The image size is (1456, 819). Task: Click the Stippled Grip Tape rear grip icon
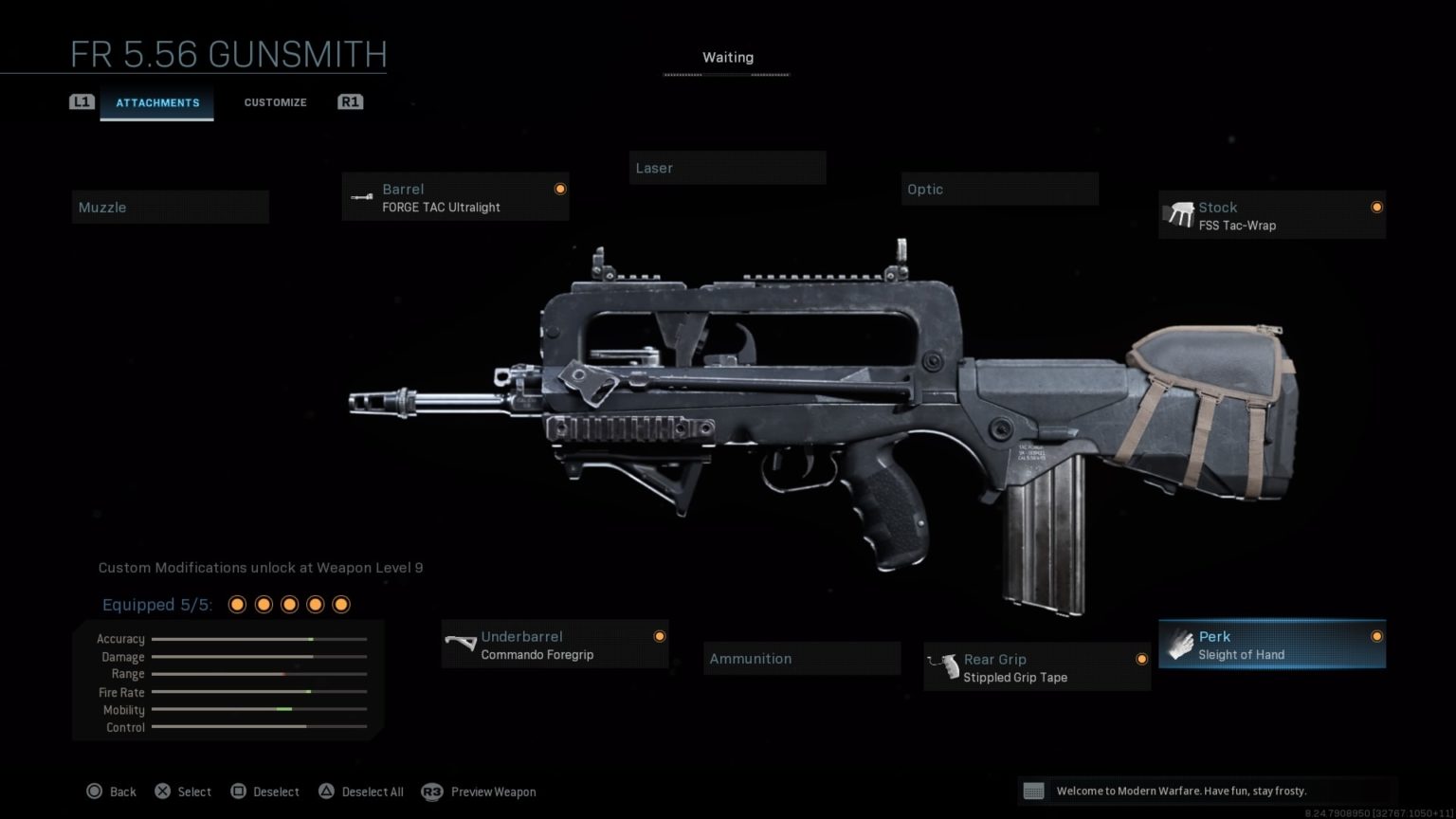pos(945,666)
